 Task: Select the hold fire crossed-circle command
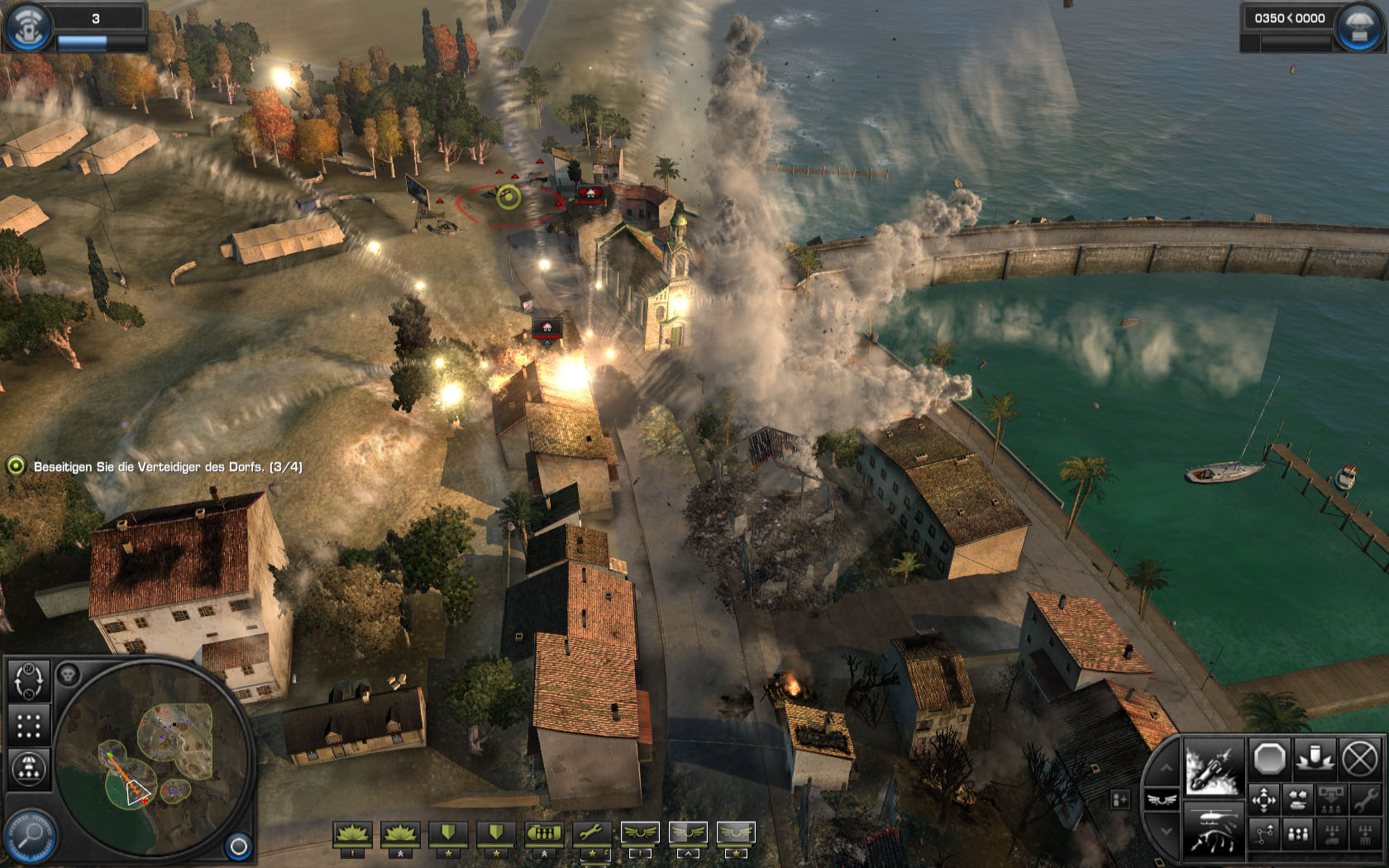[x=1359, y=757]
